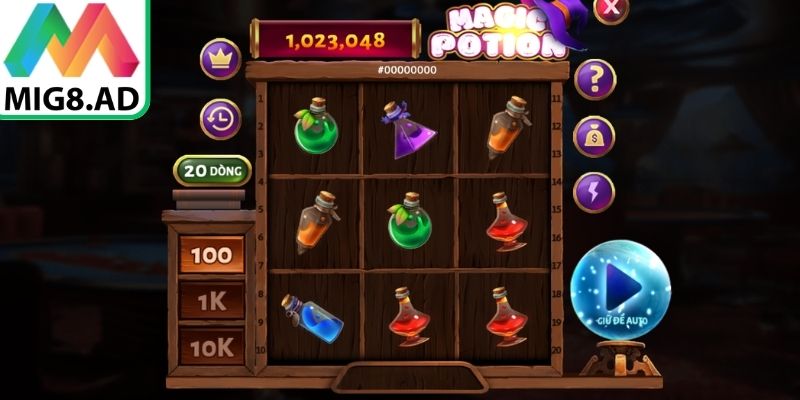Viewport: 800px width, 400px height.
Task: Close the Magic Potion game window
Action: (x=610, y=8)
